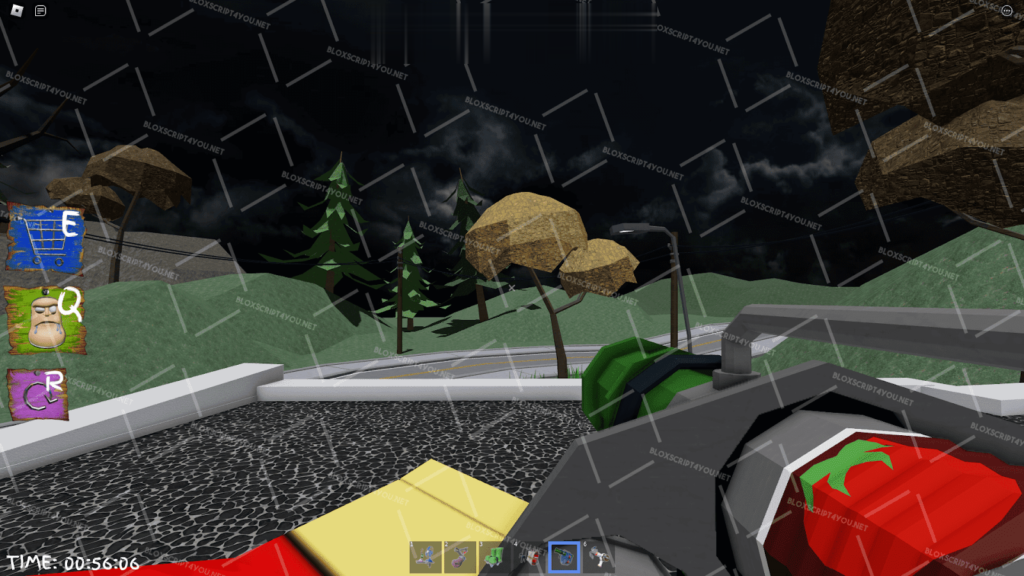Viewport: 1024px width, 576px height.
Task: Select hotbar slot 1 tool
Action: pos(425,556)
